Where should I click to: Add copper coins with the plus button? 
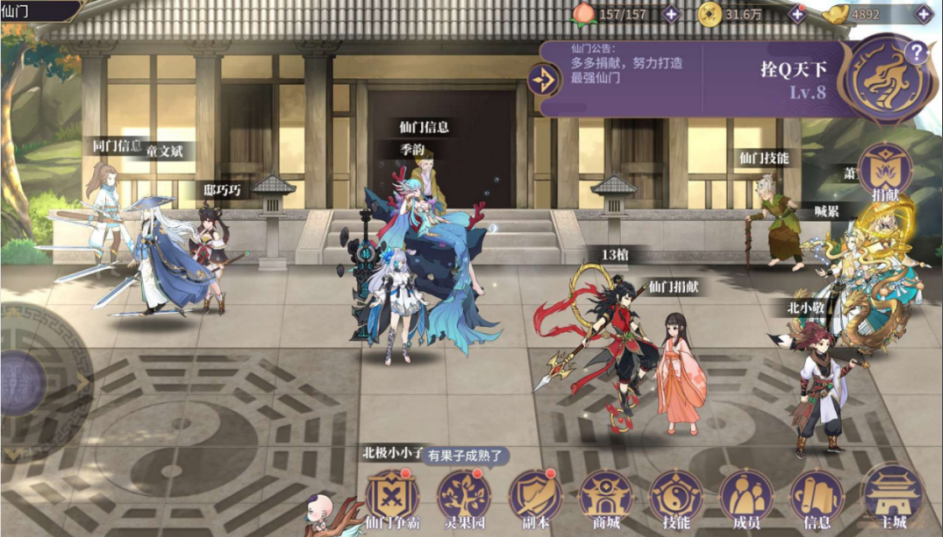tap(797, 14)
